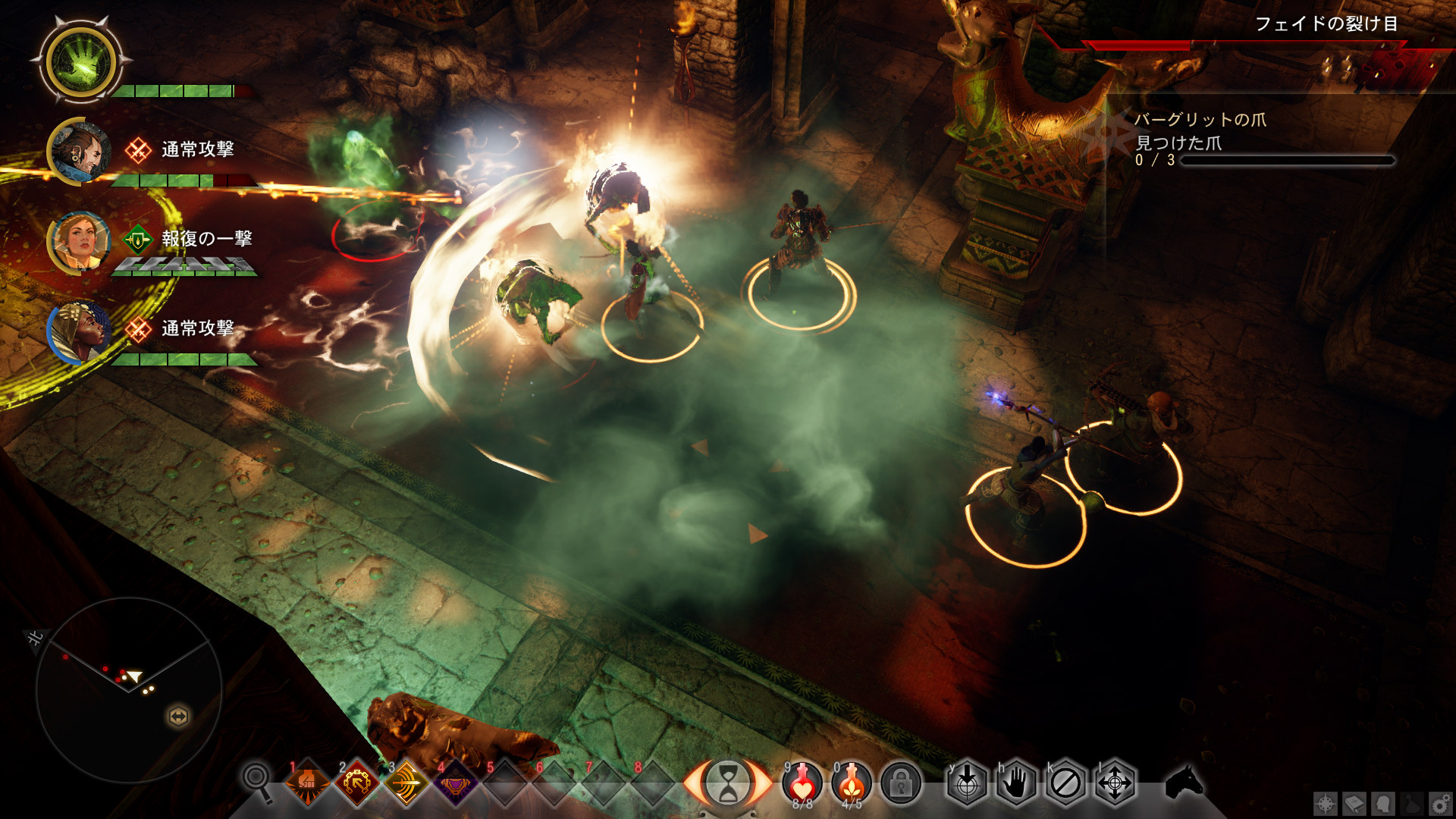This screenshot has height=819, width=1456.
Task: Summon the mount with the horse icon
Action: [1184, 781]
